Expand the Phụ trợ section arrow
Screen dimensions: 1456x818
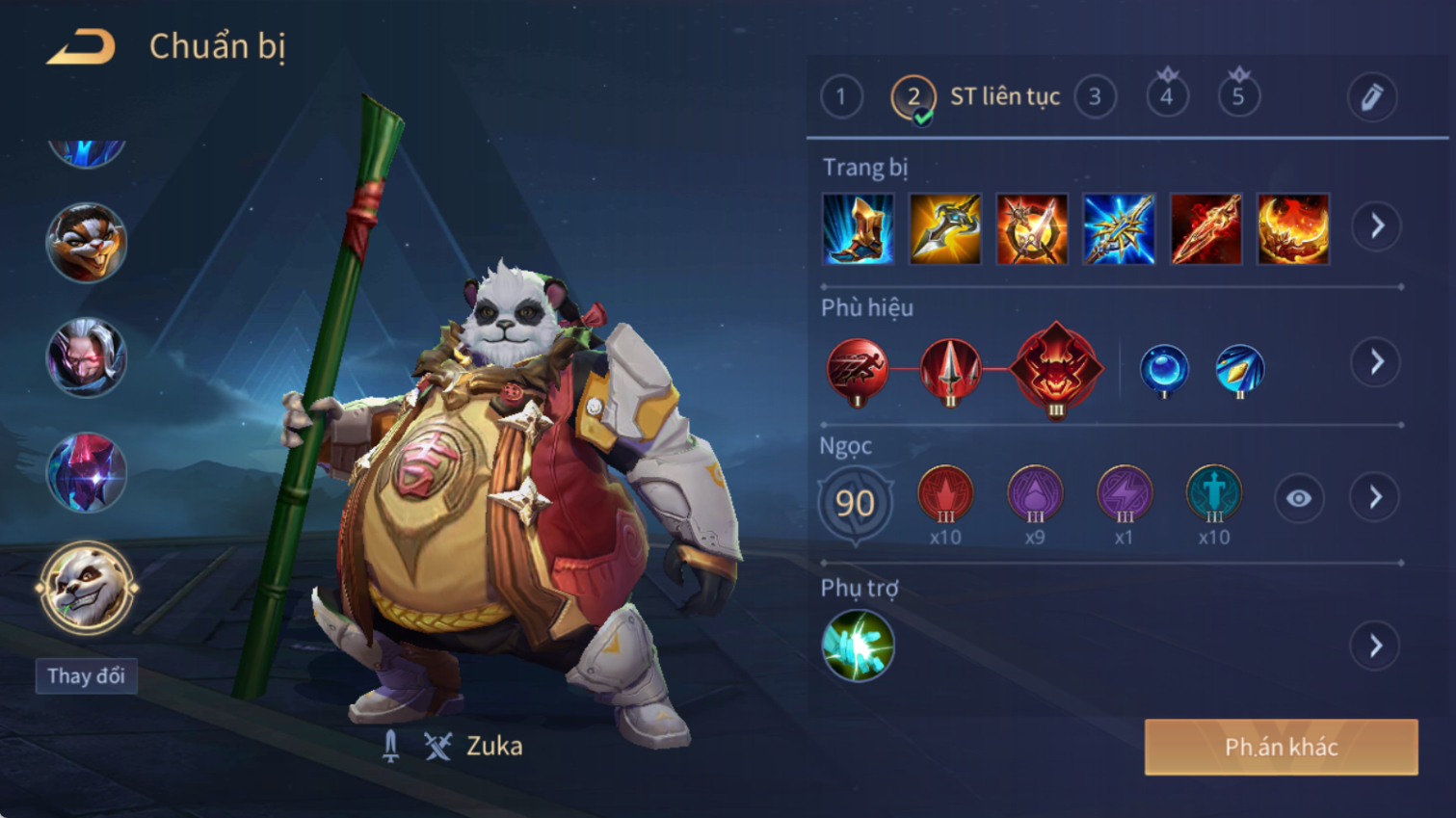(1376, 646)
